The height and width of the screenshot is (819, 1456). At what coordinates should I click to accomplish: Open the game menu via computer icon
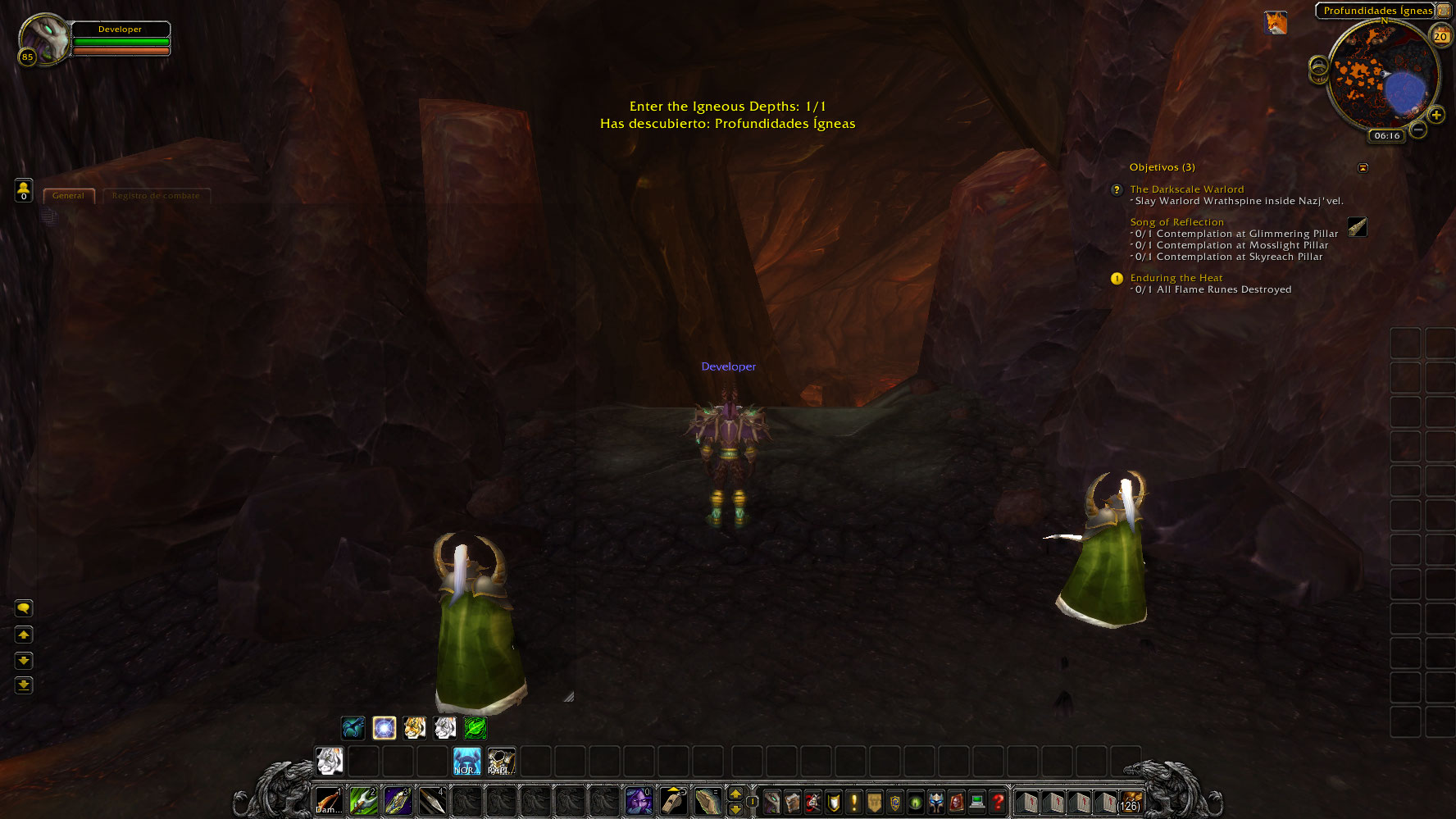[x=978, y=803]
